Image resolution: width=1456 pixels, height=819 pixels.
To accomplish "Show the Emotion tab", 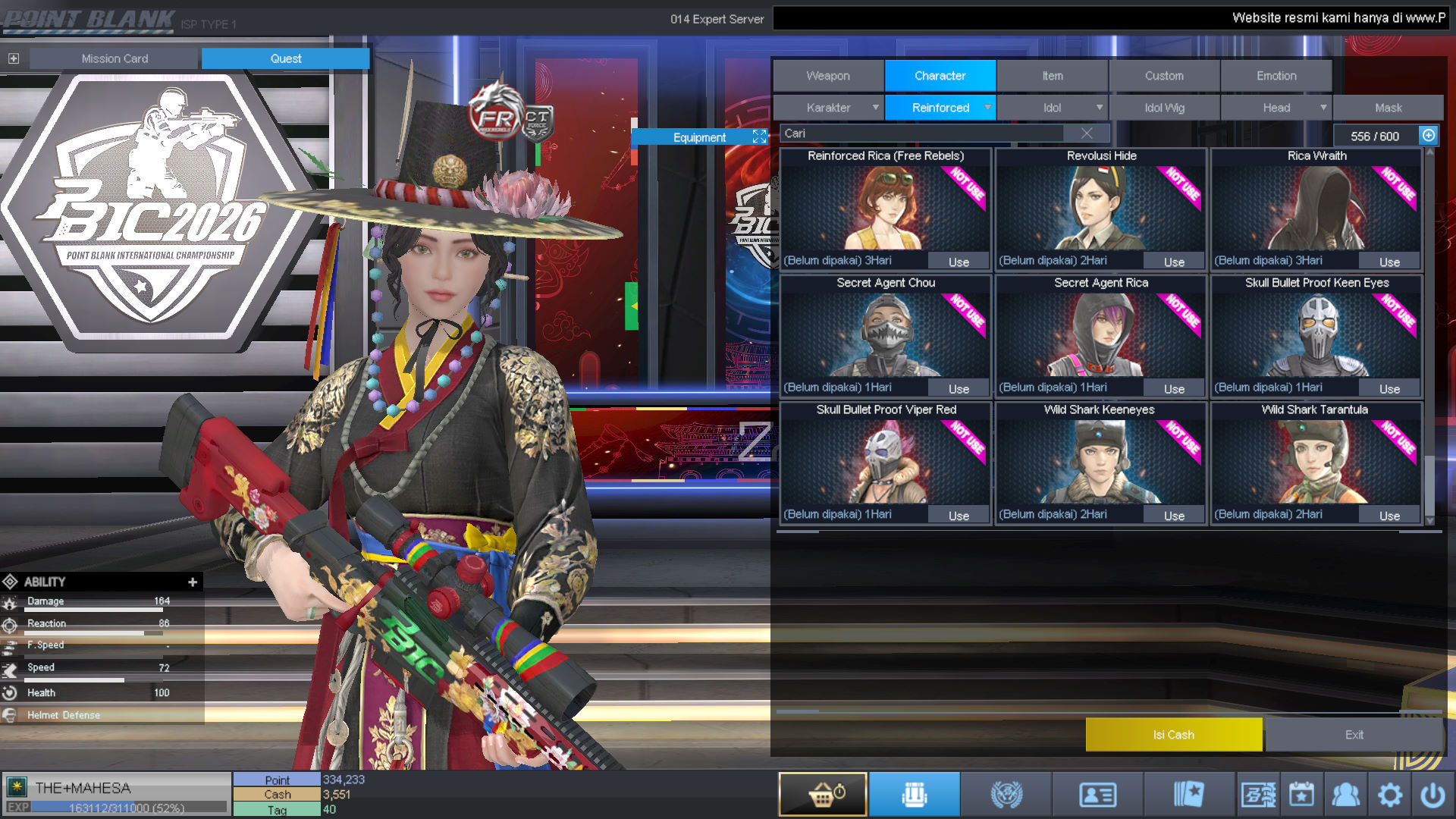I will coord(1276,76).
